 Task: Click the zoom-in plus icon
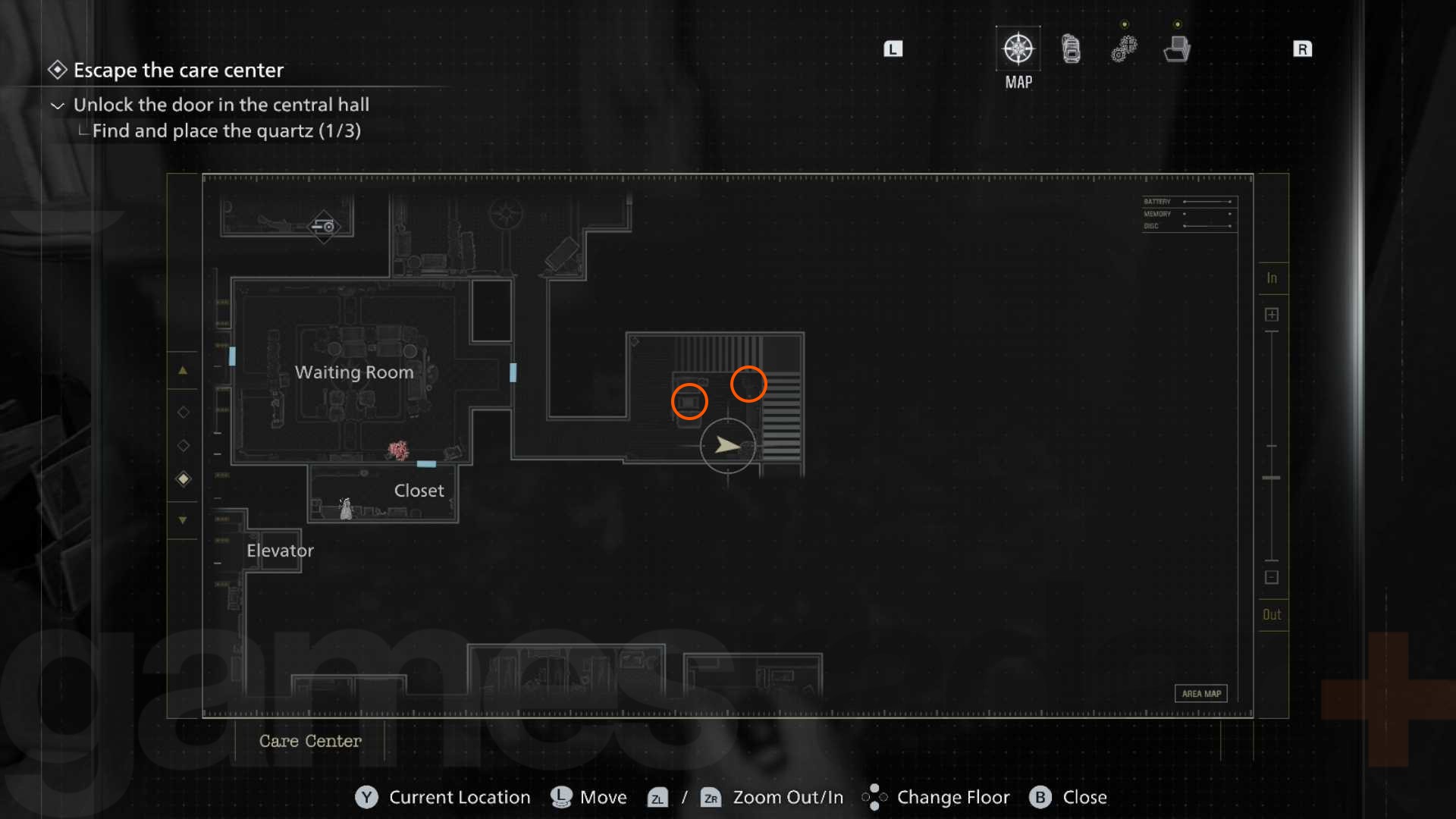coord(1272,313)
